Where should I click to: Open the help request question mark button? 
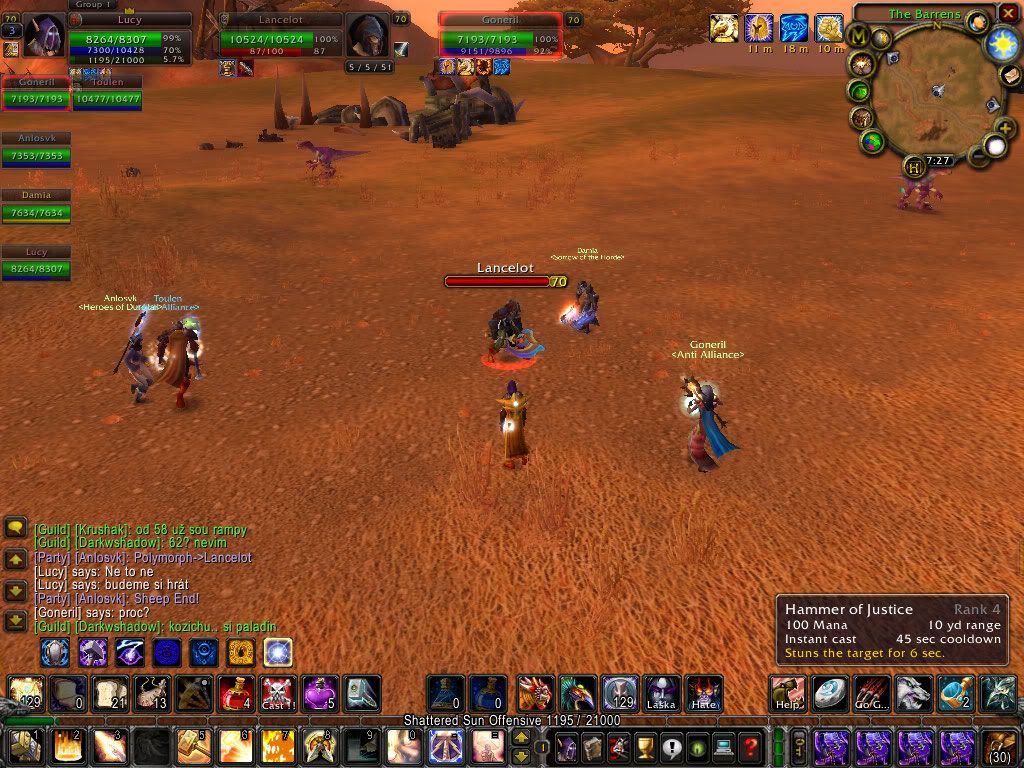point(751,746)
